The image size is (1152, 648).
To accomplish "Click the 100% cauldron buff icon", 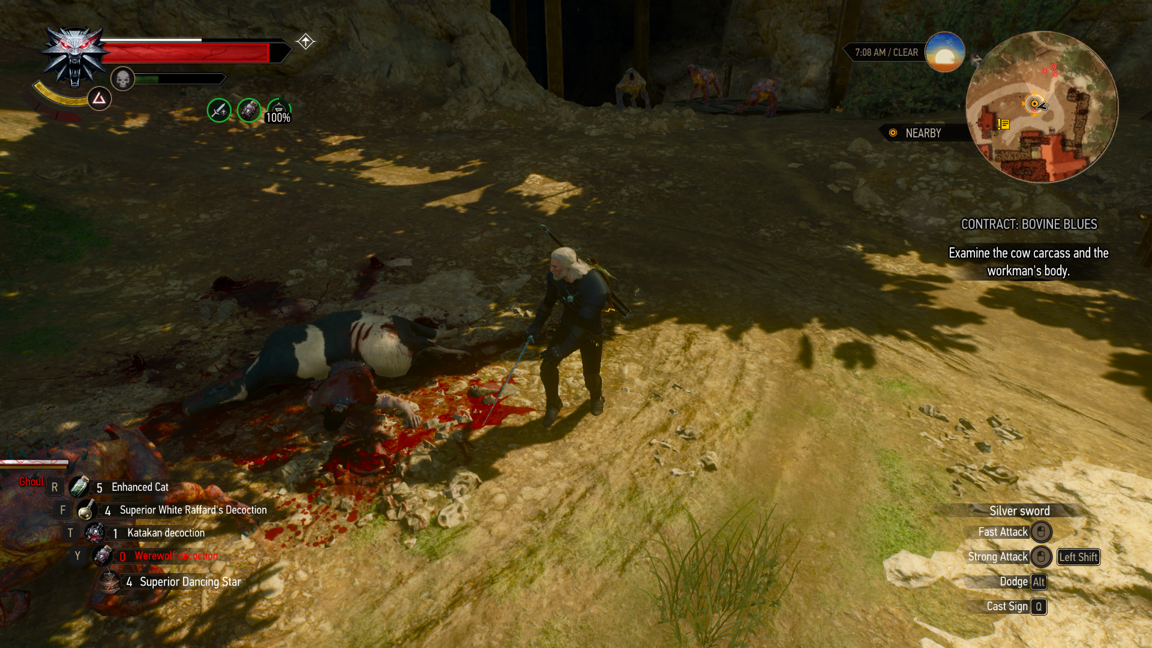I will pyautogui.click(x=278, y=112).
